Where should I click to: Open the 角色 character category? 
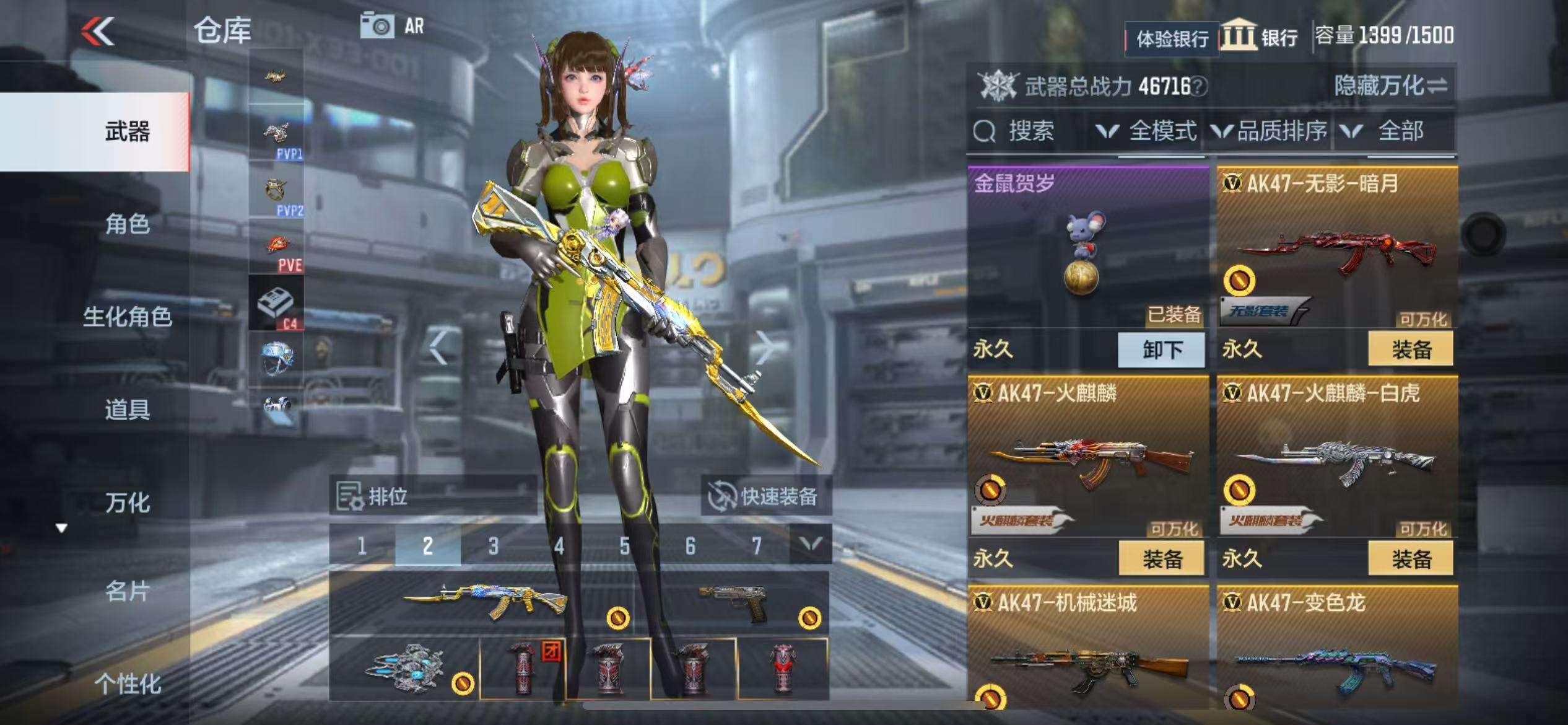pos(127,224)
